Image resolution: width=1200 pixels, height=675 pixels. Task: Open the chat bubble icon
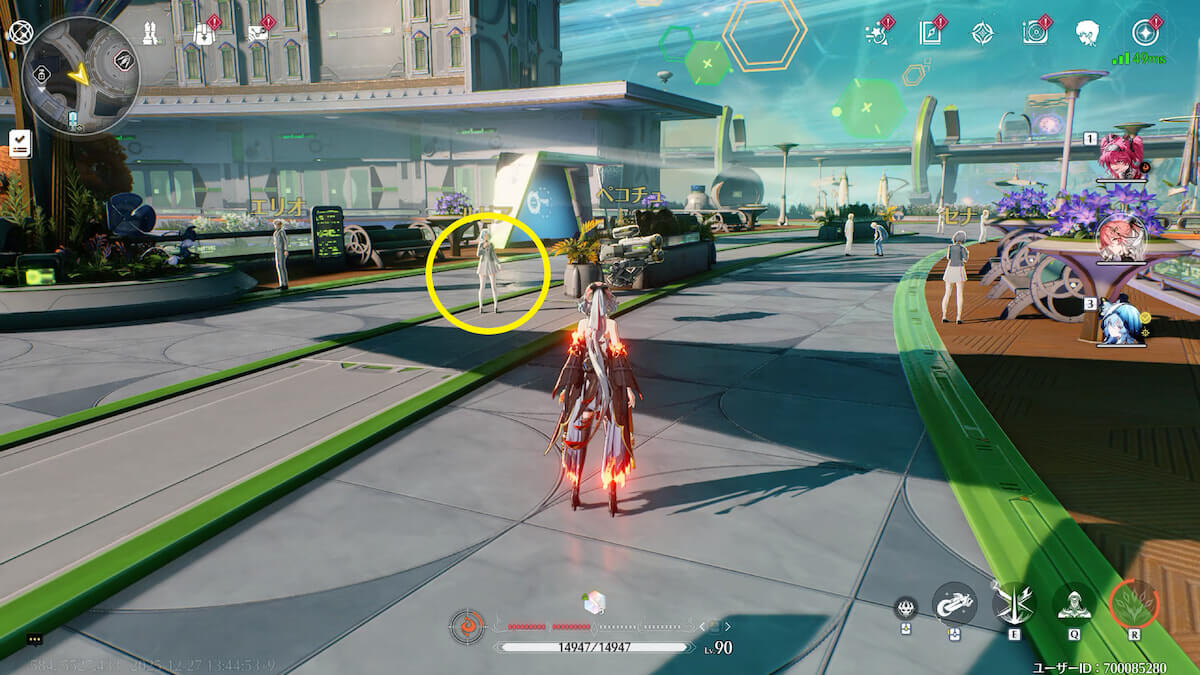pyautogui.click(x=35, y=640)
